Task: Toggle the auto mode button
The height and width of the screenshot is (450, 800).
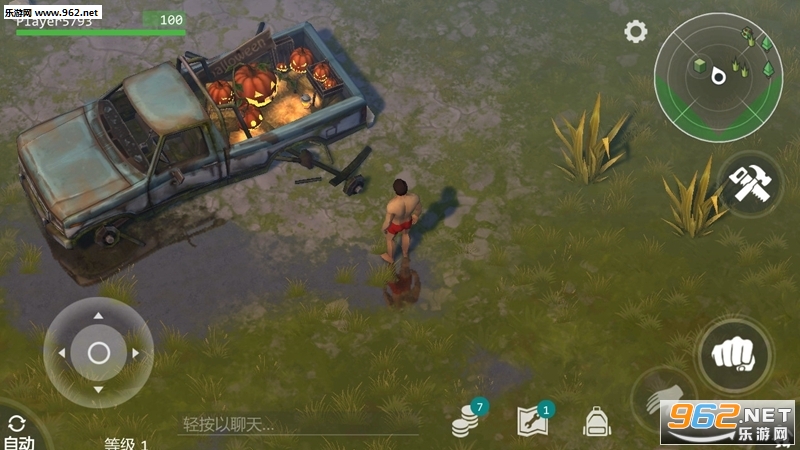Action: click(18, 432)
